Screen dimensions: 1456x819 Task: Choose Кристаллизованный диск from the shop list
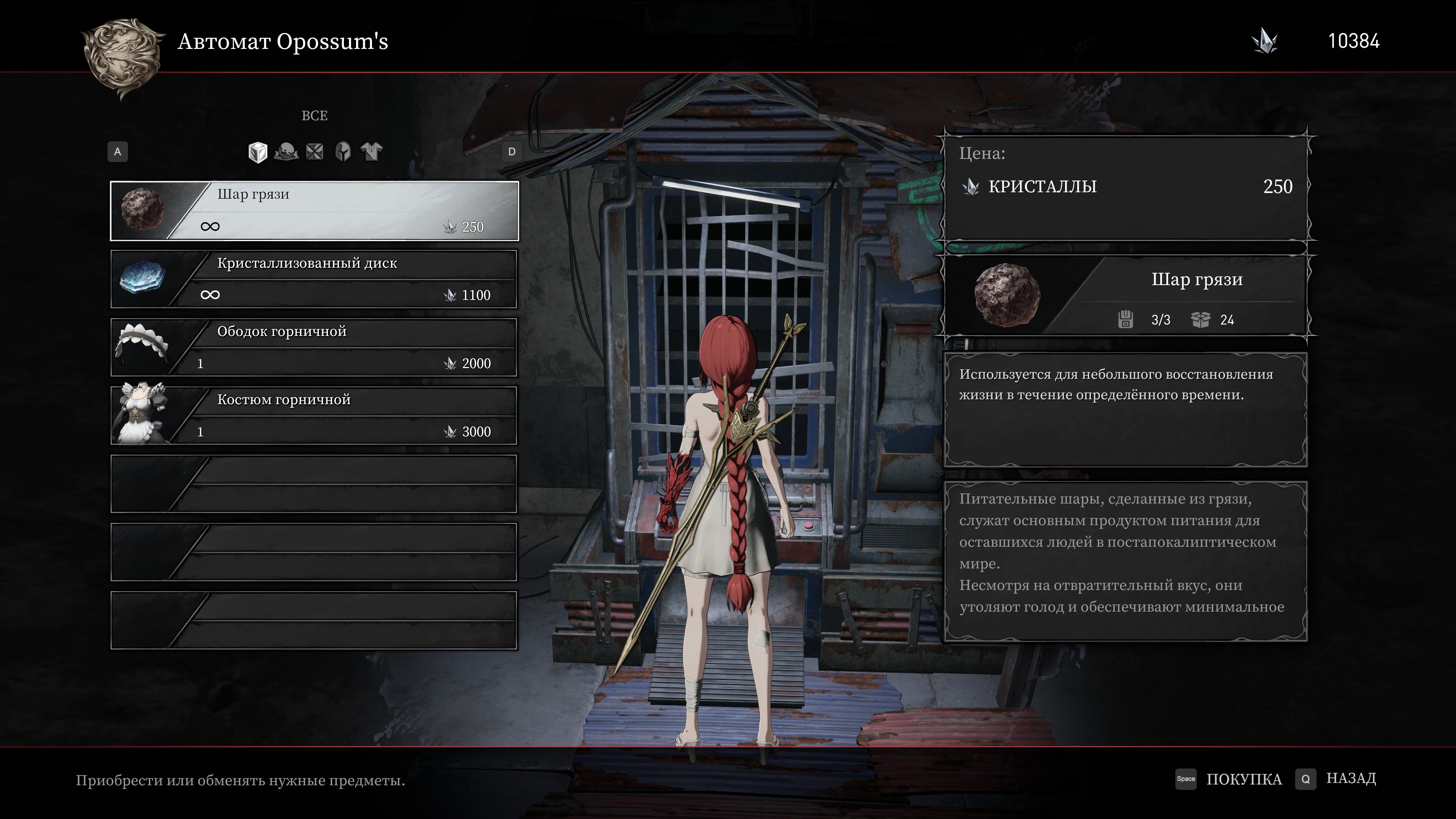click(x=314, y=279)
